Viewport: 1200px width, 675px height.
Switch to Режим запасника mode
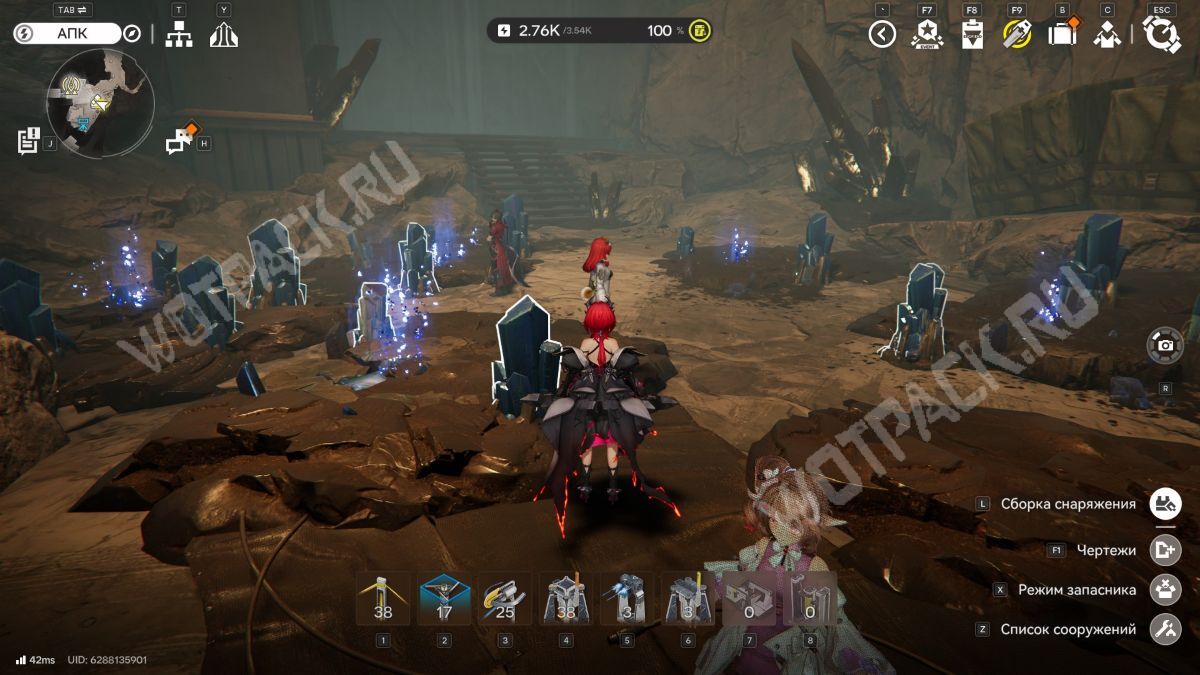[1163, 589]
